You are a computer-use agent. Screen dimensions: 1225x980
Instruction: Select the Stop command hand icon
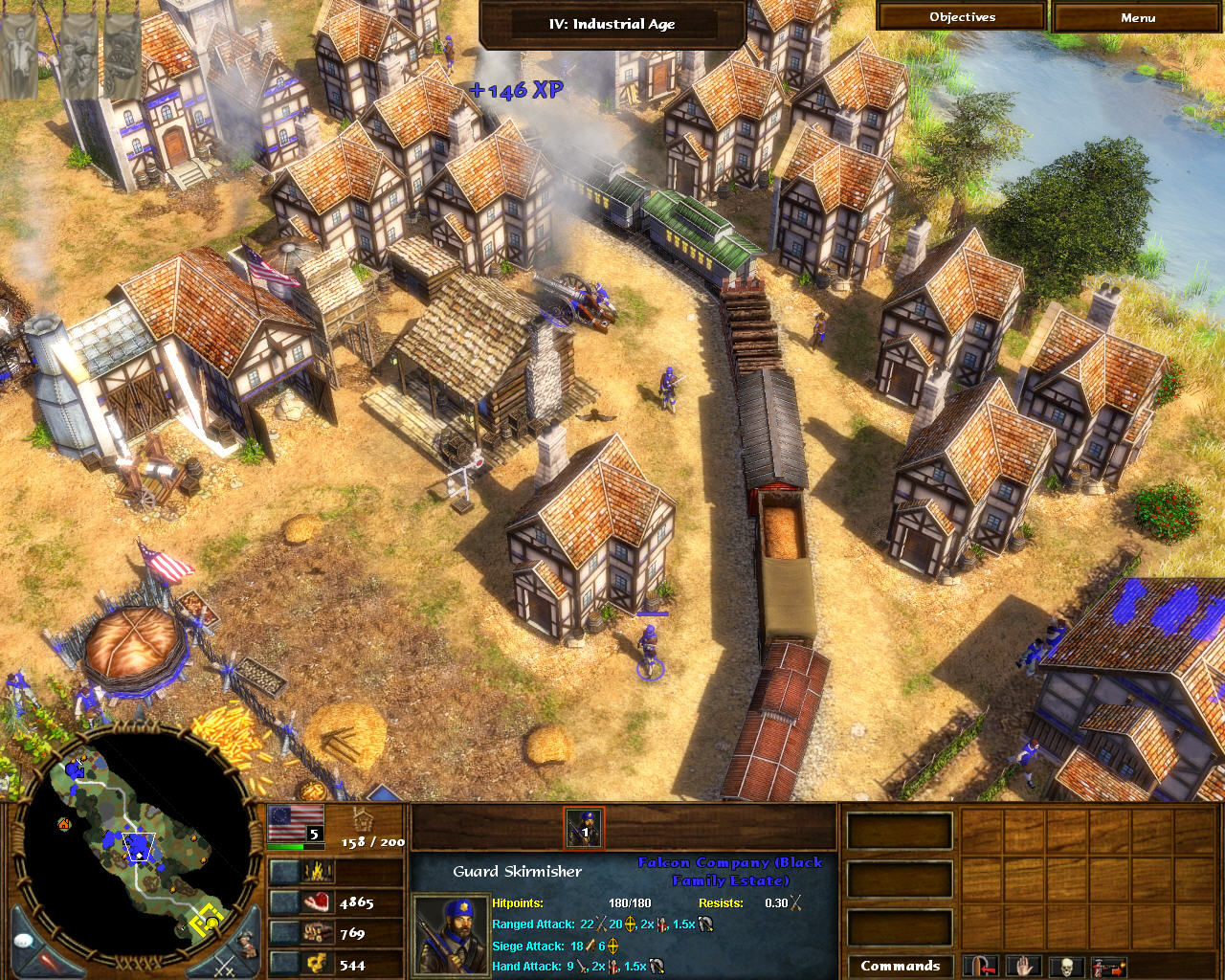coord(1022,969)
